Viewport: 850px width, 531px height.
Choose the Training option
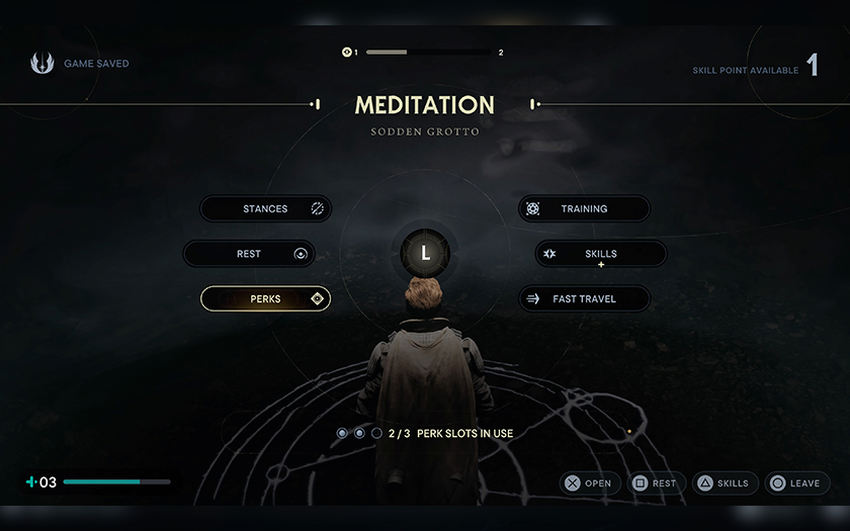[584, 209]
